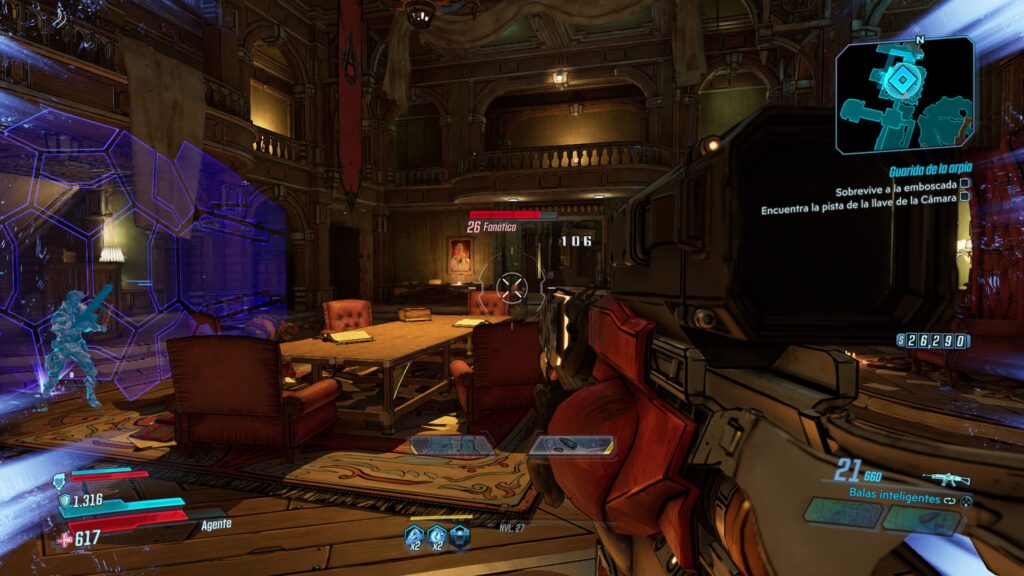This screenshot has height=576, width=1024.
Task: Select the agent companion portrait icon
Action: 61,479
